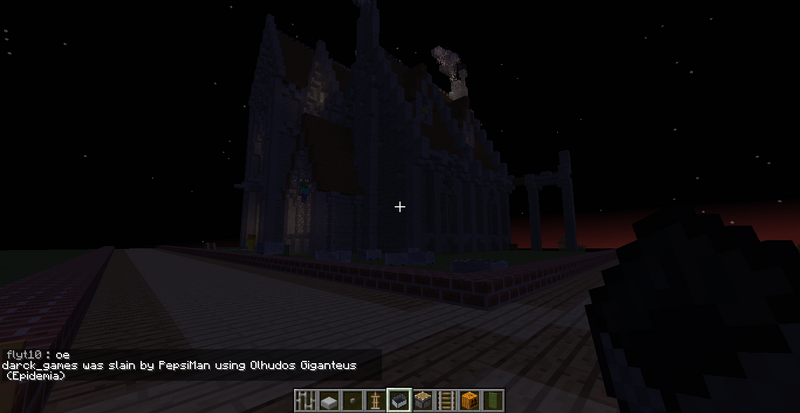Viewport: 800px width, 413px height.
Task: Select the iron bars hotbar slot
Action: point(305,401)
